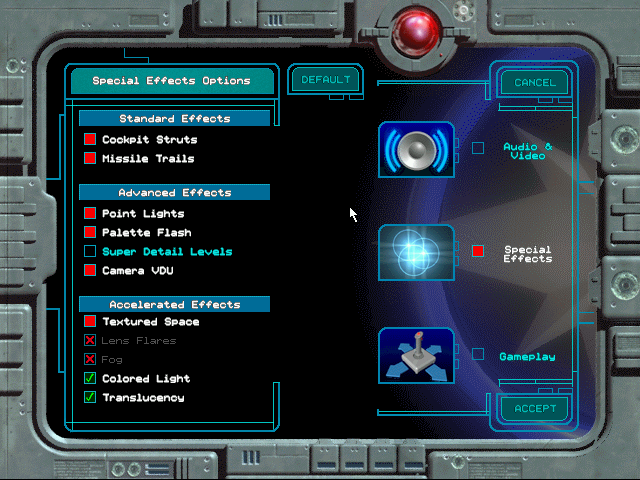This screenshot has height=480, width=640.
Task: Click the speaker icon for audio settings
Action: 416,150
